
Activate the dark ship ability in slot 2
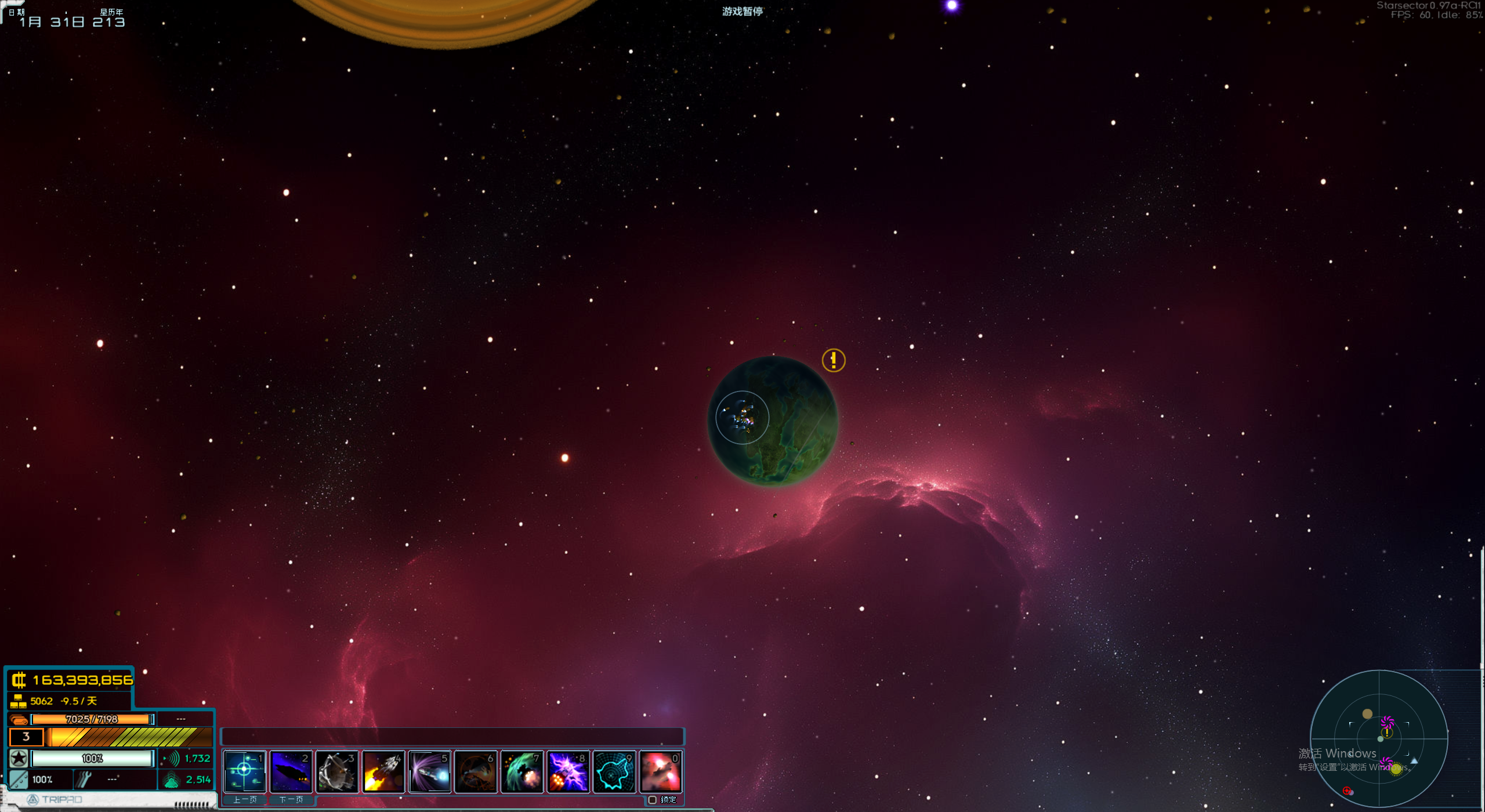click(x=291, y=771)
